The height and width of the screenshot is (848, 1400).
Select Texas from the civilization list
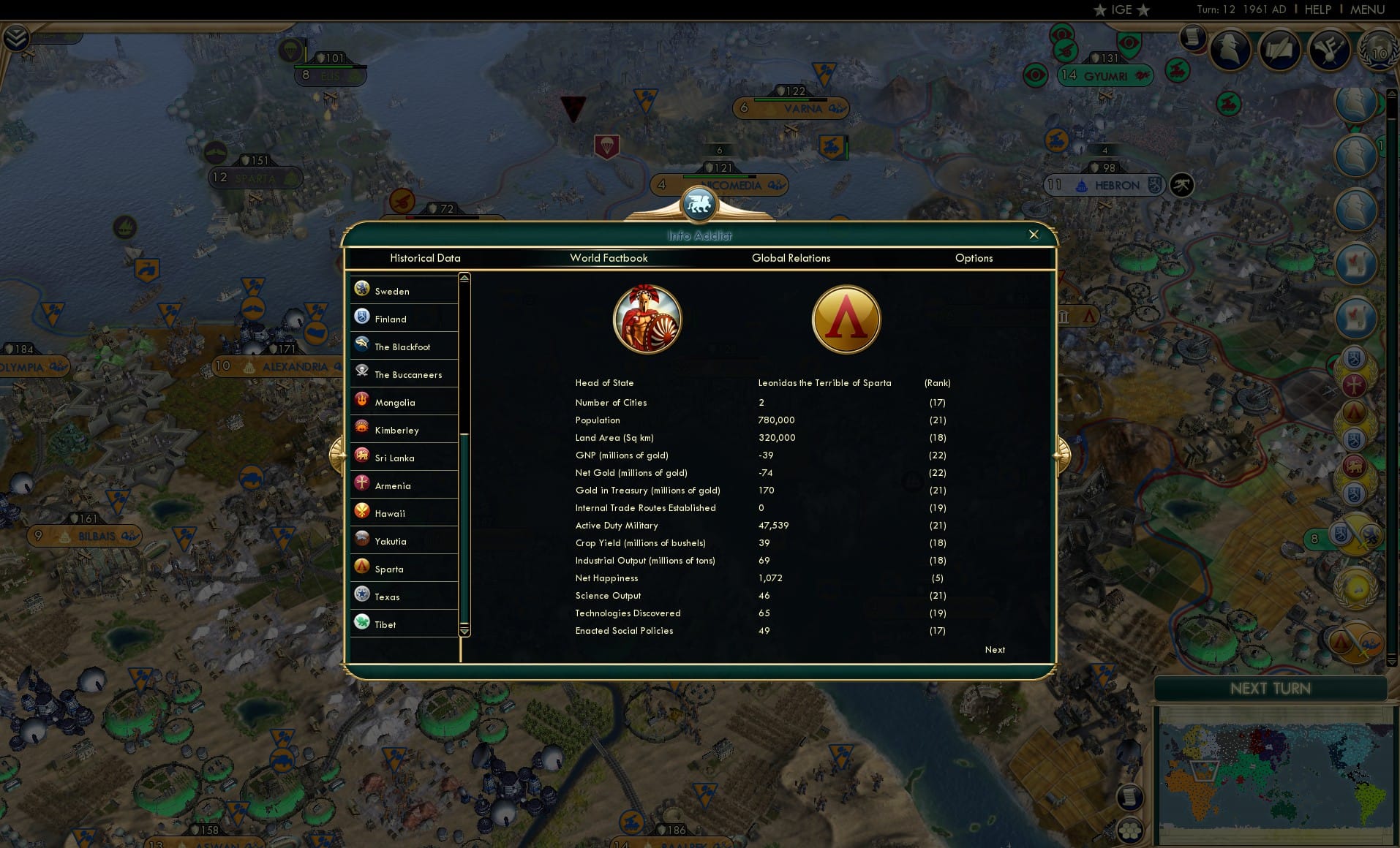point(386,597)
